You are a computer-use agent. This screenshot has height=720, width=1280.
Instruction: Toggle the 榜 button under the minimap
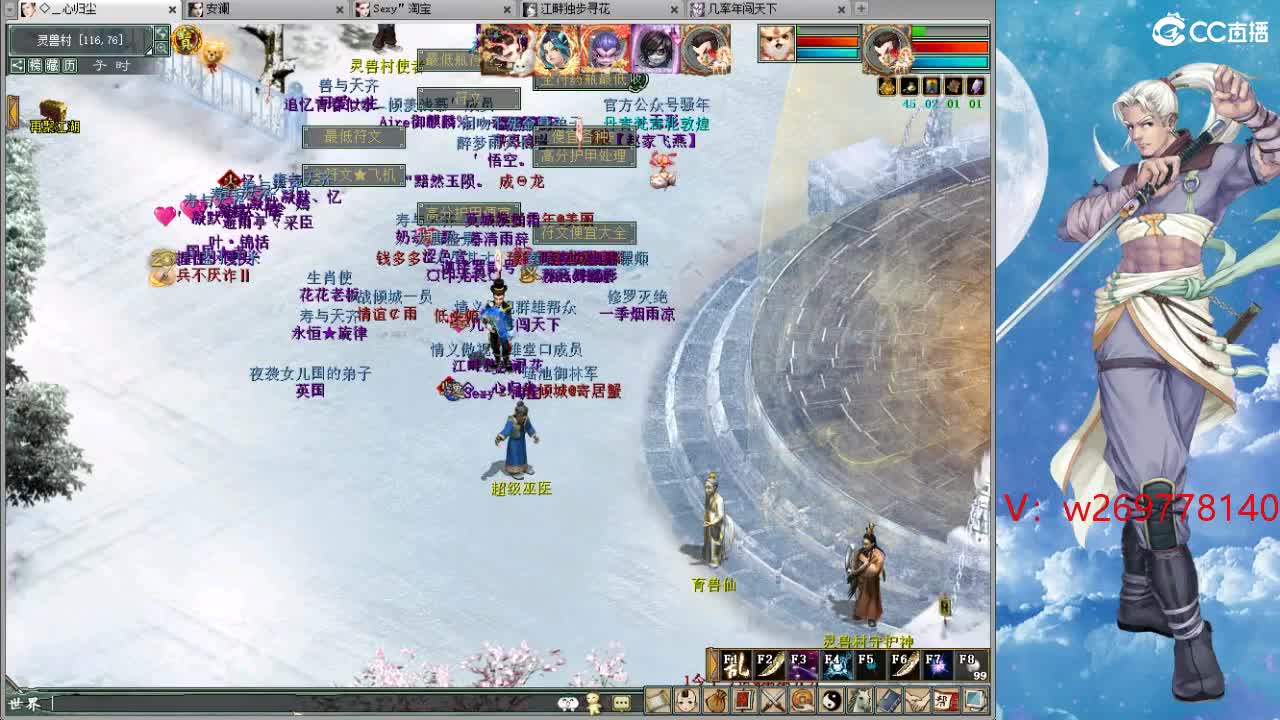coord(35,66)
